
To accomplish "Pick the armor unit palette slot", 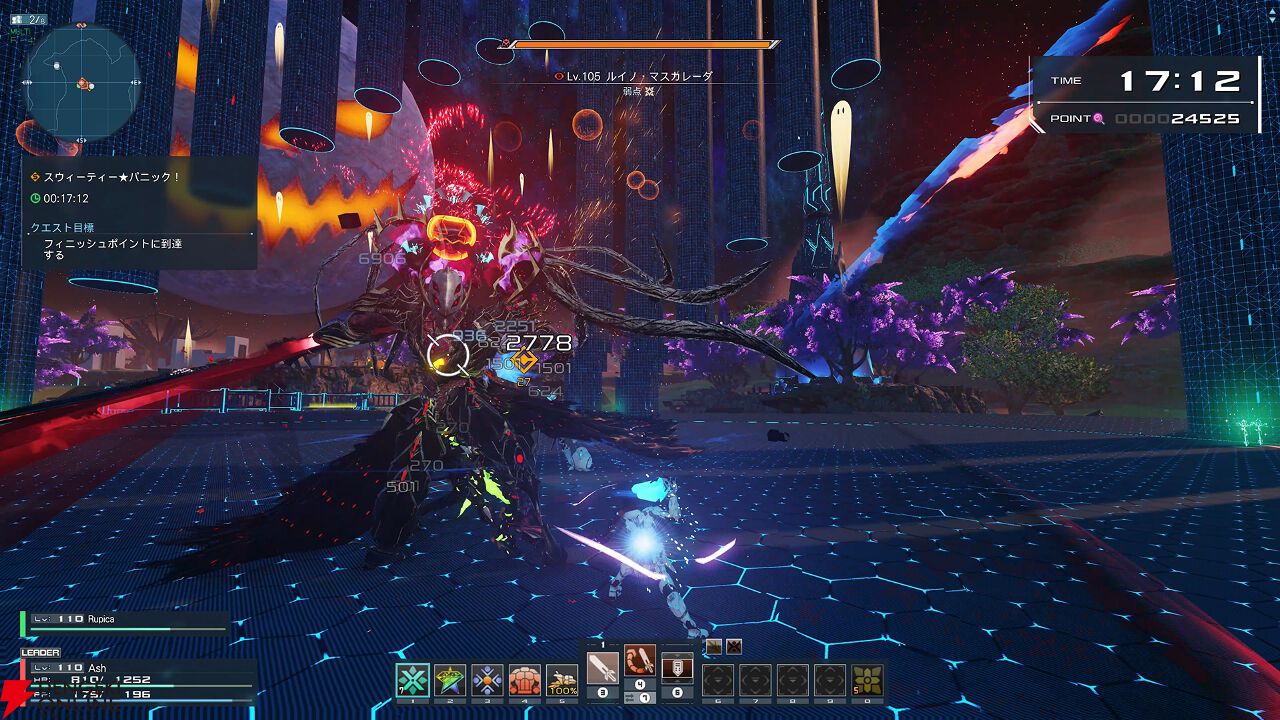I will click(x=677, y=667).
